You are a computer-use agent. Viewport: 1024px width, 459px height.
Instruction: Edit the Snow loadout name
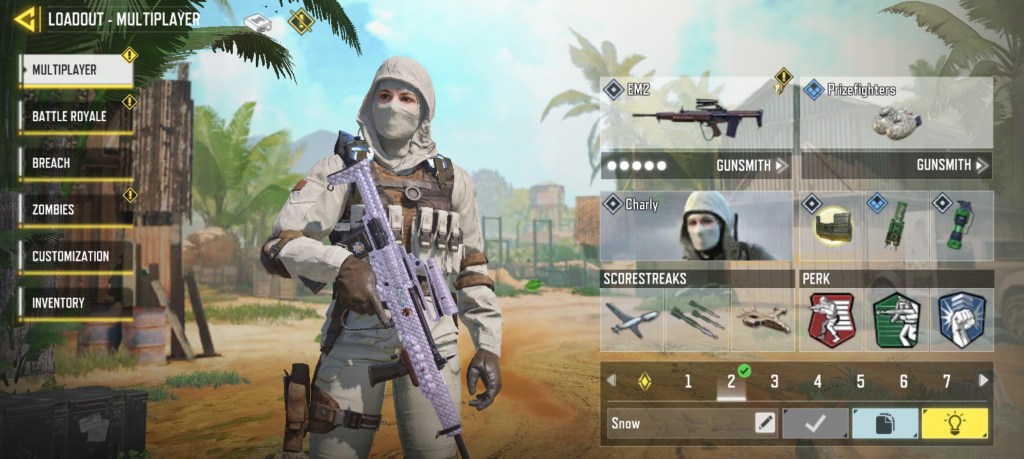(x=765, y=423)
